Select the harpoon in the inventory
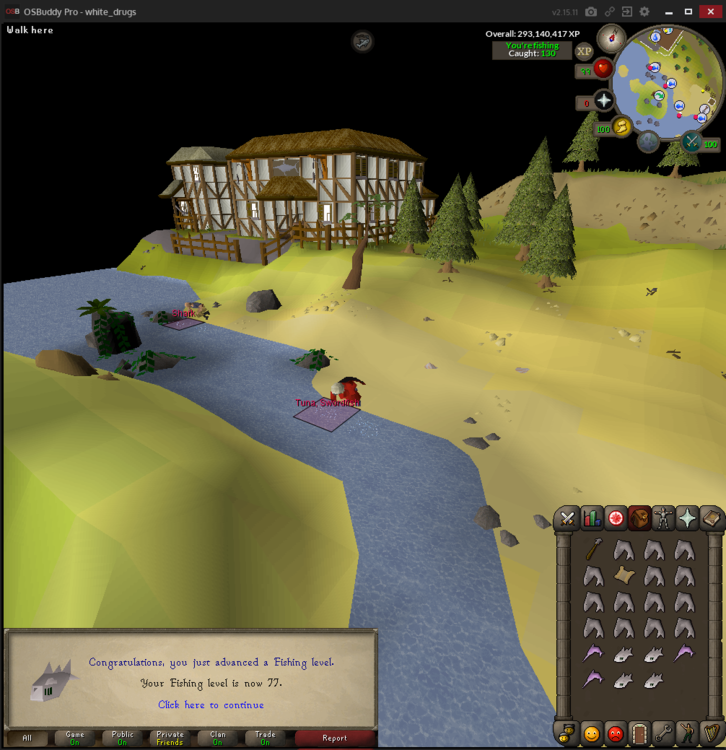The width and height of the screenshot is (726, 750). pos(594,549)
